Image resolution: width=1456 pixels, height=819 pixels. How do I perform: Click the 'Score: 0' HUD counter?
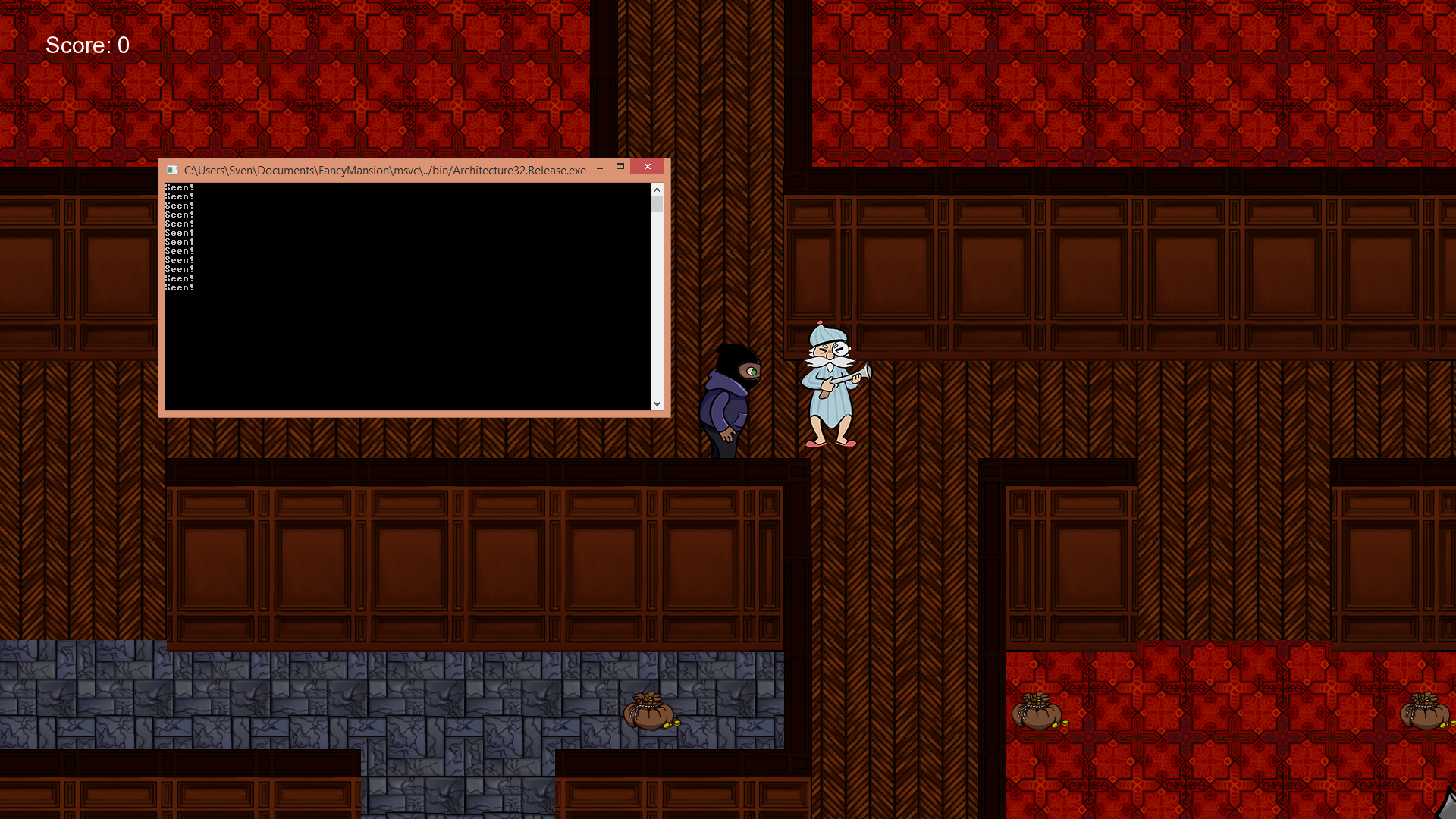point(87,45)
